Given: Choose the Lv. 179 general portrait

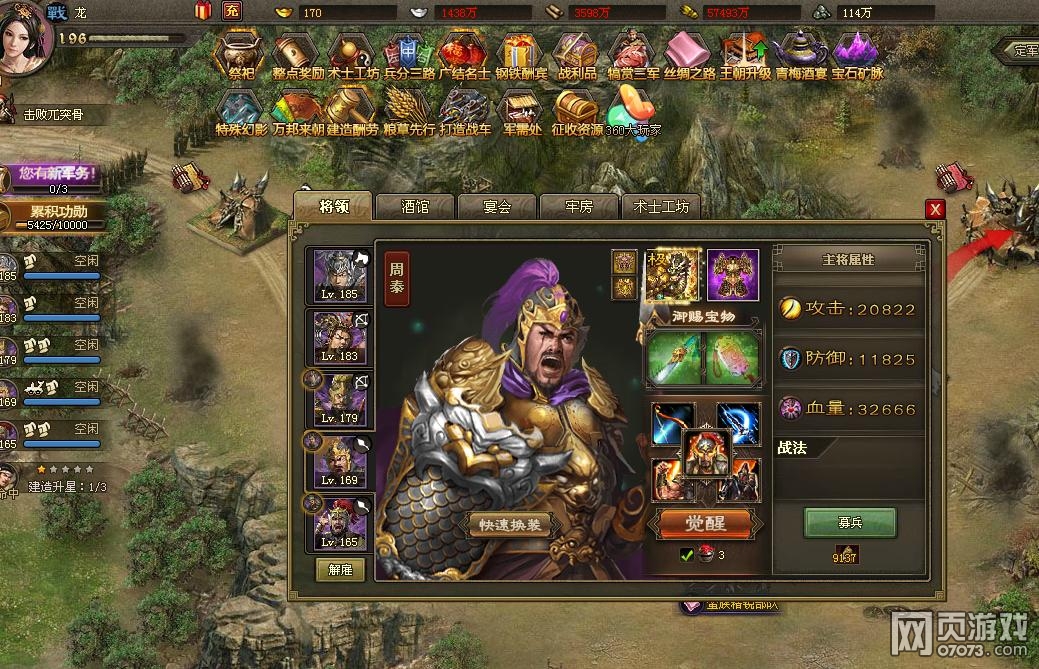Looking at the screenshot, I should pos(338,399).
